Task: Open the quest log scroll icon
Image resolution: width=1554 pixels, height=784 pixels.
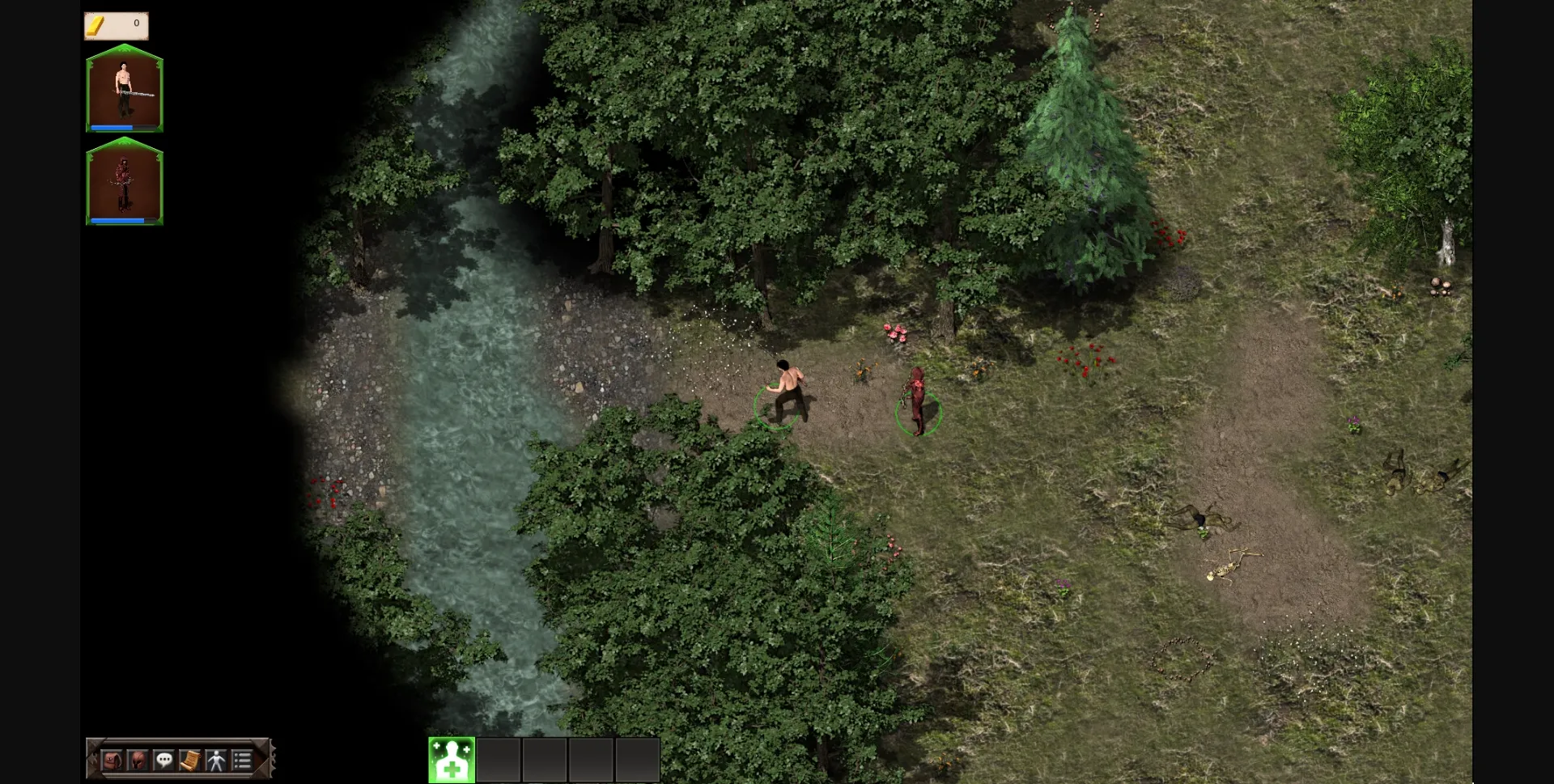Action: coord(190,760)
